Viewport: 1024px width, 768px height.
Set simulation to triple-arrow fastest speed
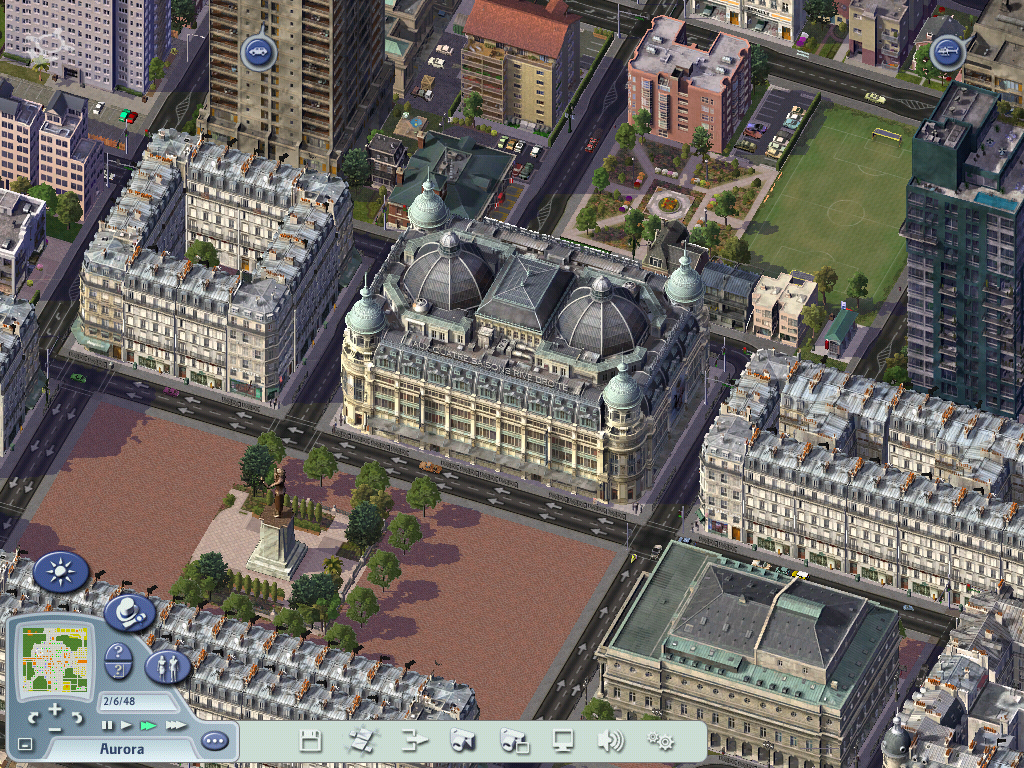coord(175,724)
